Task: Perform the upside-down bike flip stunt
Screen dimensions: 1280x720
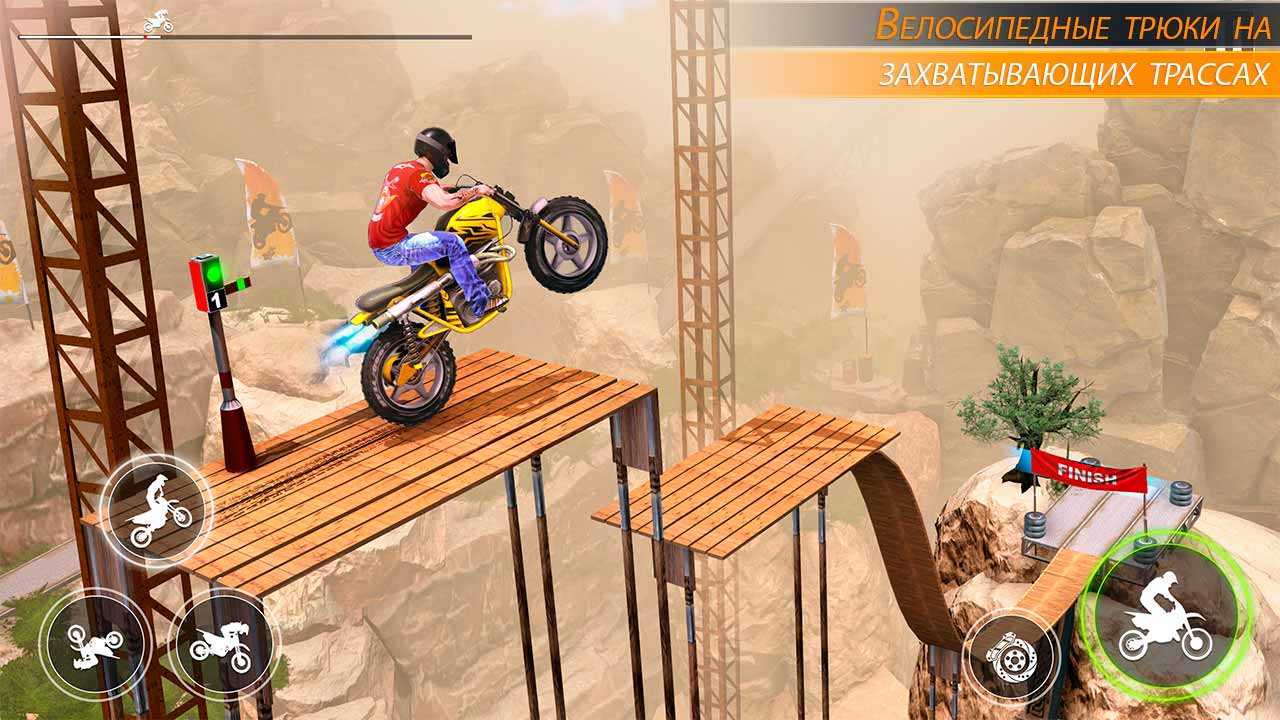Action: pyautogui.click(x=96, y=644)
